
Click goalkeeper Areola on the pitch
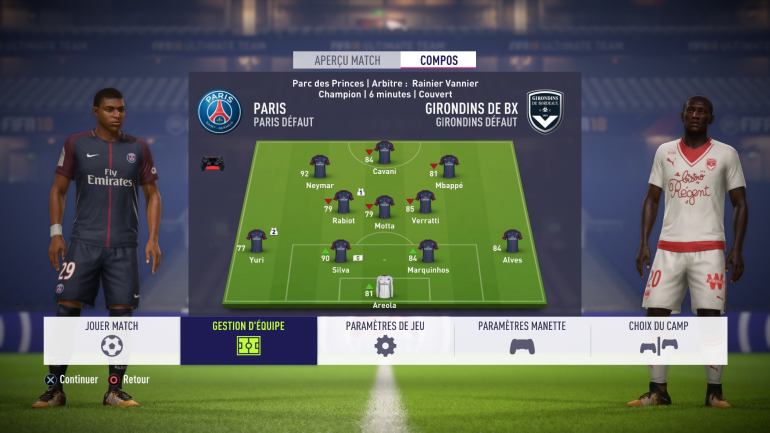coord(385,288)
